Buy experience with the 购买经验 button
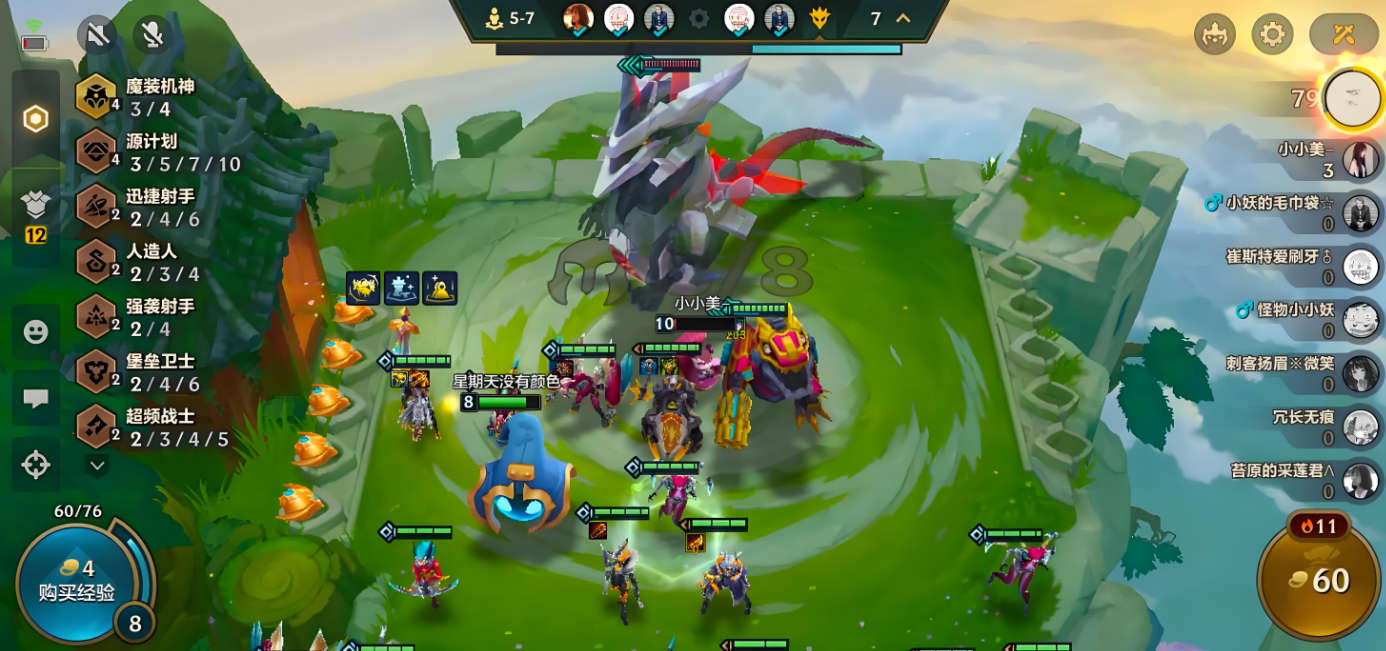Viewport: 1386px width, 651px height. 77,582
